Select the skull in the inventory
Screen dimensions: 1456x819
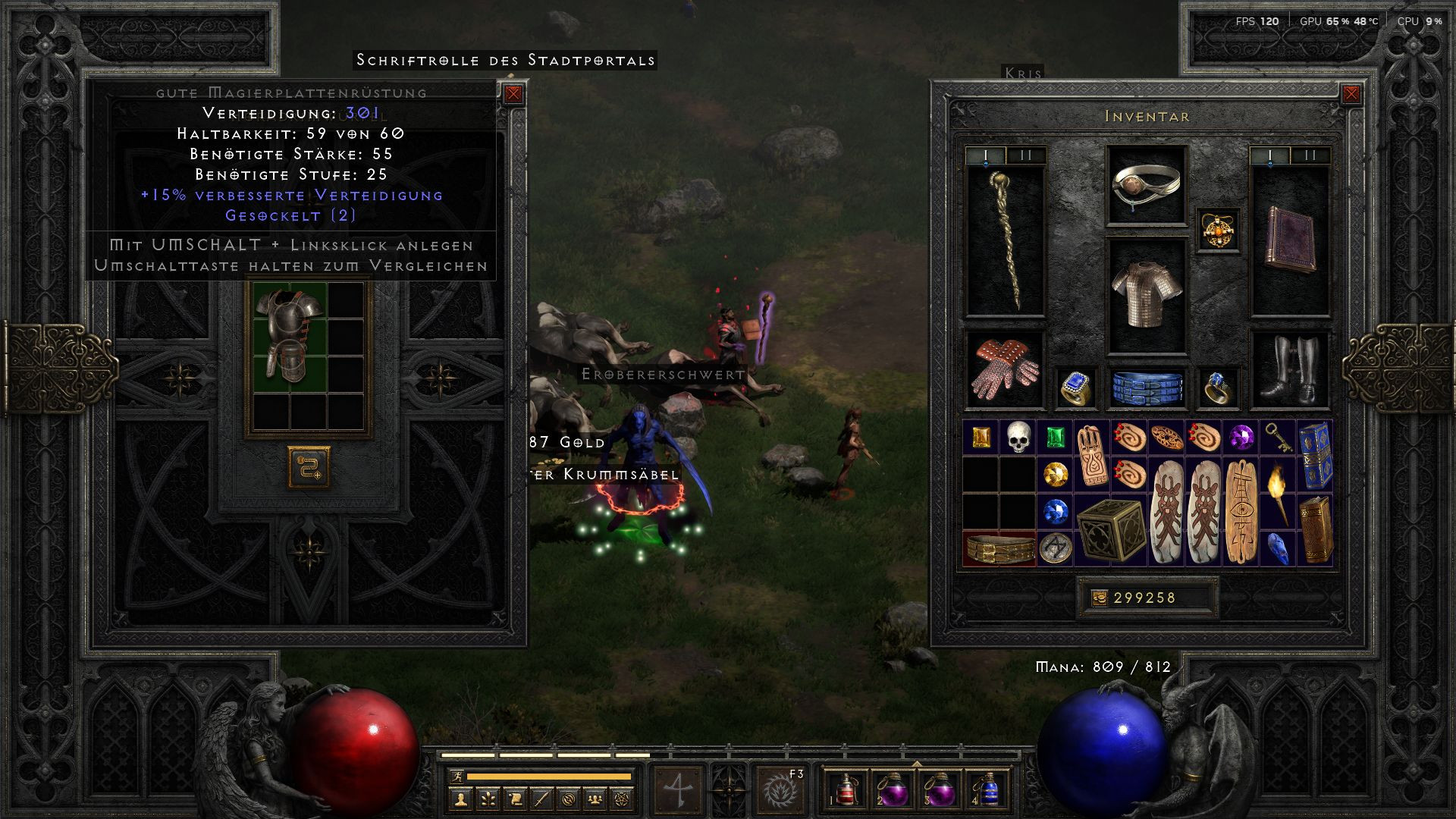pos(1018,438)
